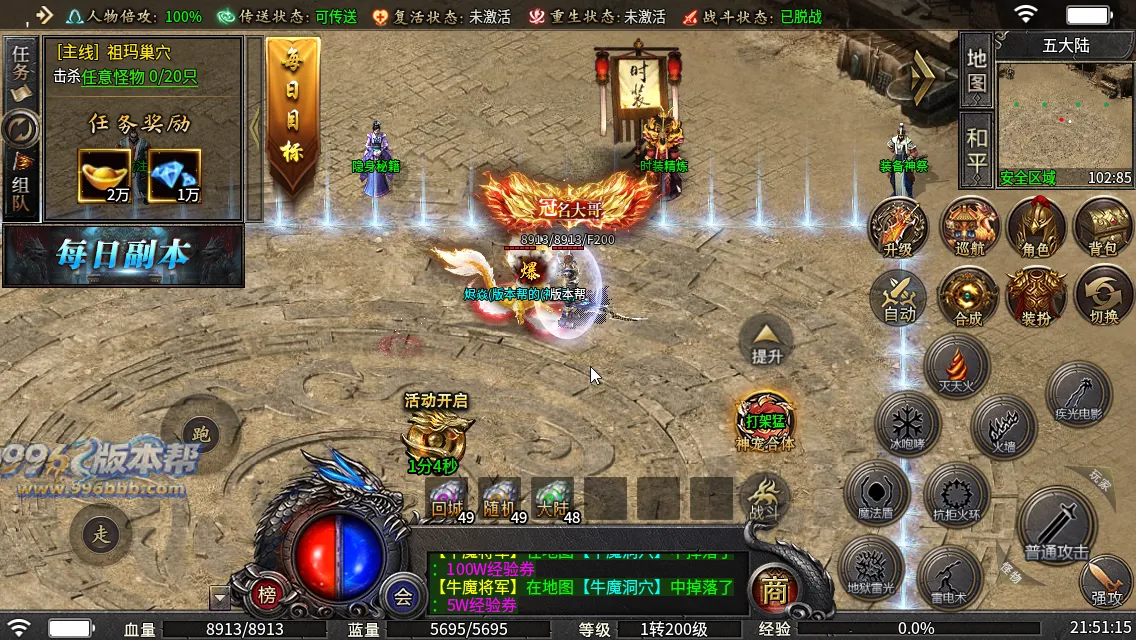Open the 商 shop button
Viewport: 1136px width, 640px height.
coord(772,590)
